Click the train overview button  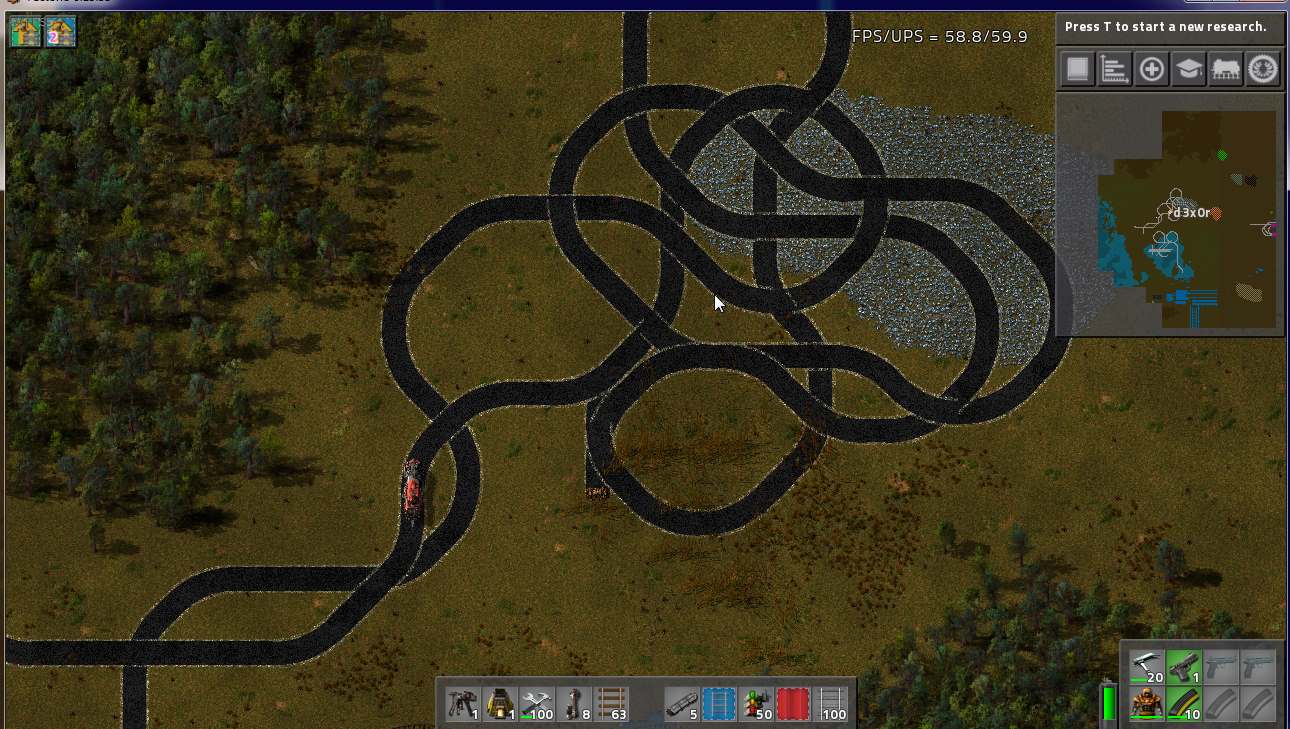click(1226, 69)
